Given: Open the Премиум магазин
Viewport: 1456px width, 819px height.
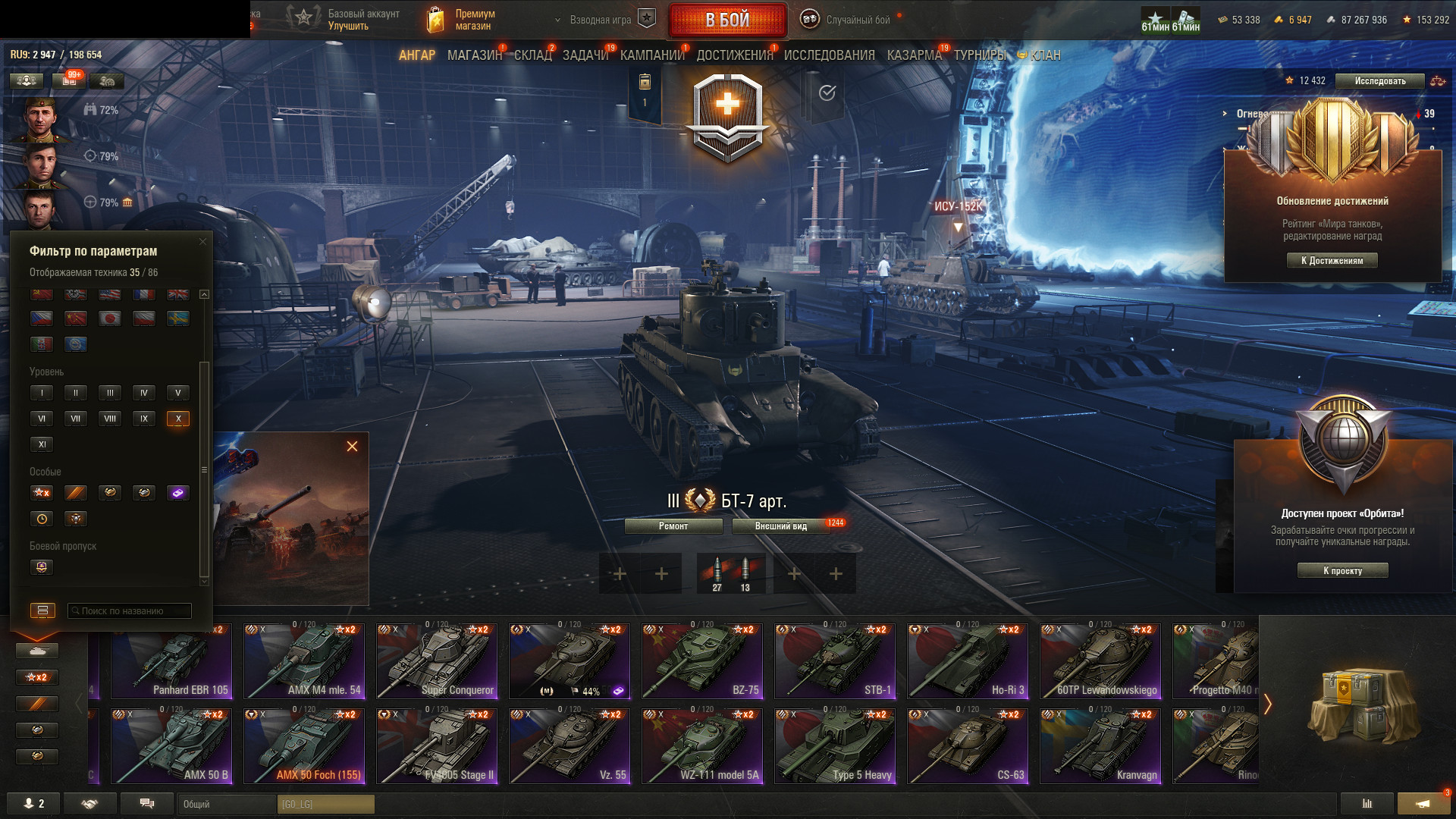Looking at the screenshot, I should point(463,20).
